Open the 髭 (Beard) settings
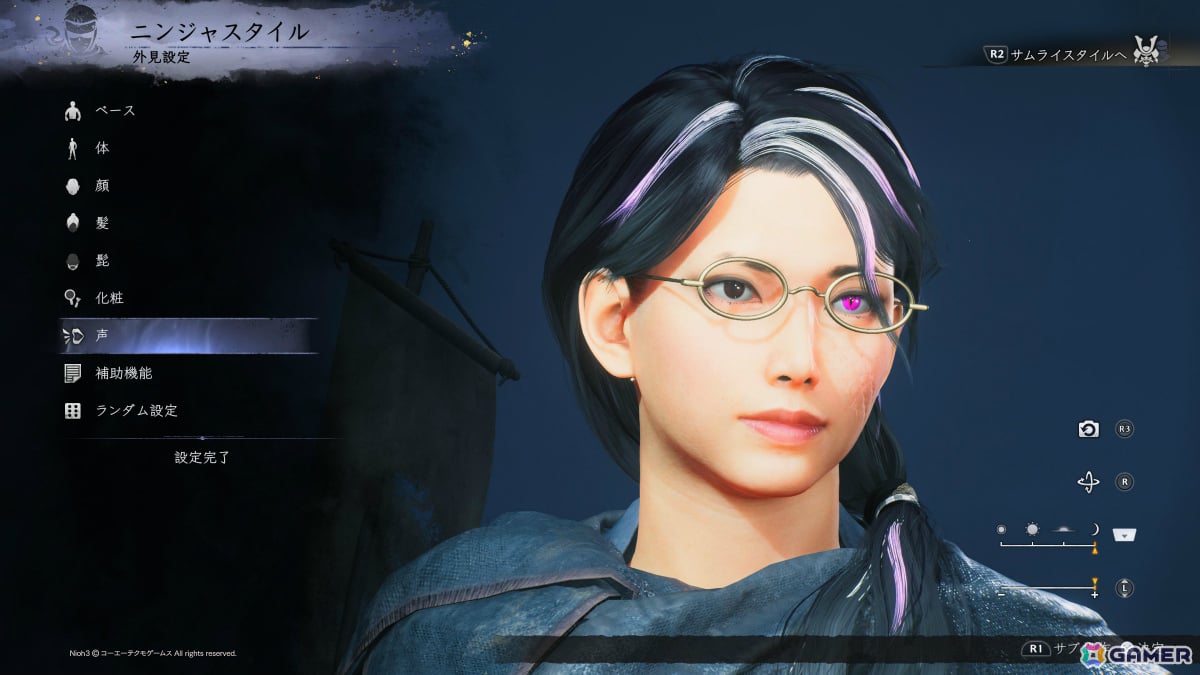 (102, 260)
